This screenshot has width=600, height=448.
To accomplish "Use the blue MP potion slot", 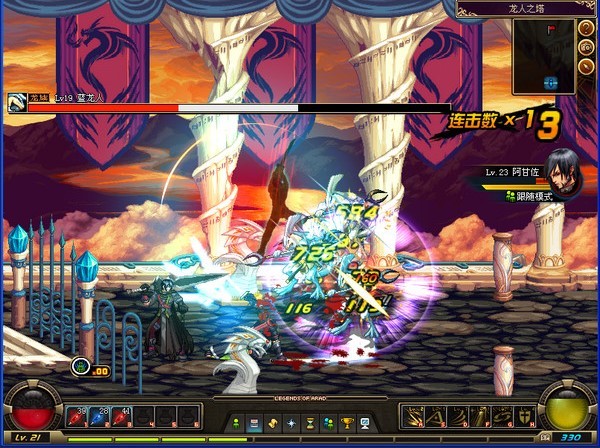I will coord(99,416).
